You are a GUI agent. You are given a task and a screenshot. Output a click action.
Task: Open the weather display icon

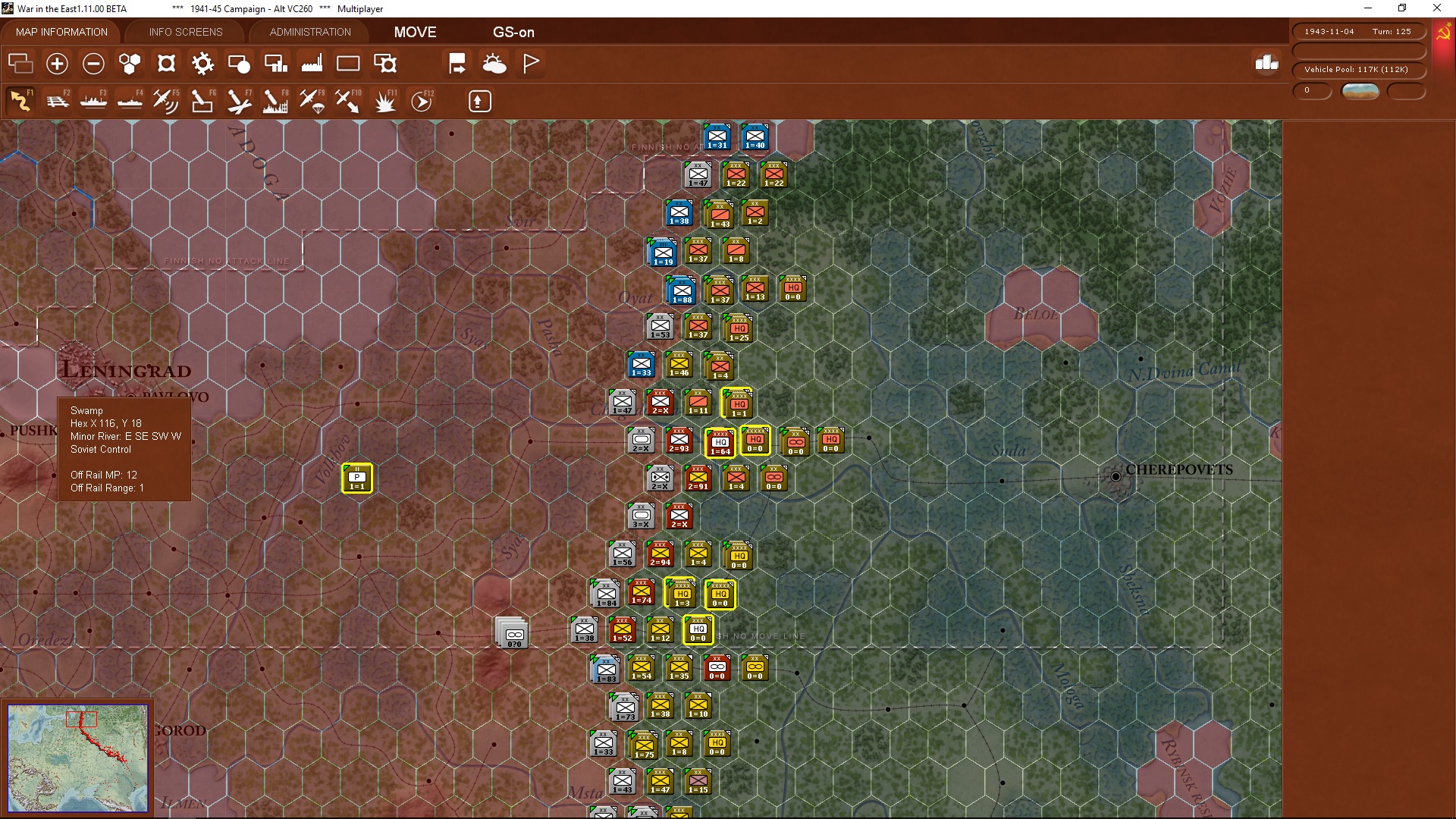pyautogui.click(x=494, y=64)
